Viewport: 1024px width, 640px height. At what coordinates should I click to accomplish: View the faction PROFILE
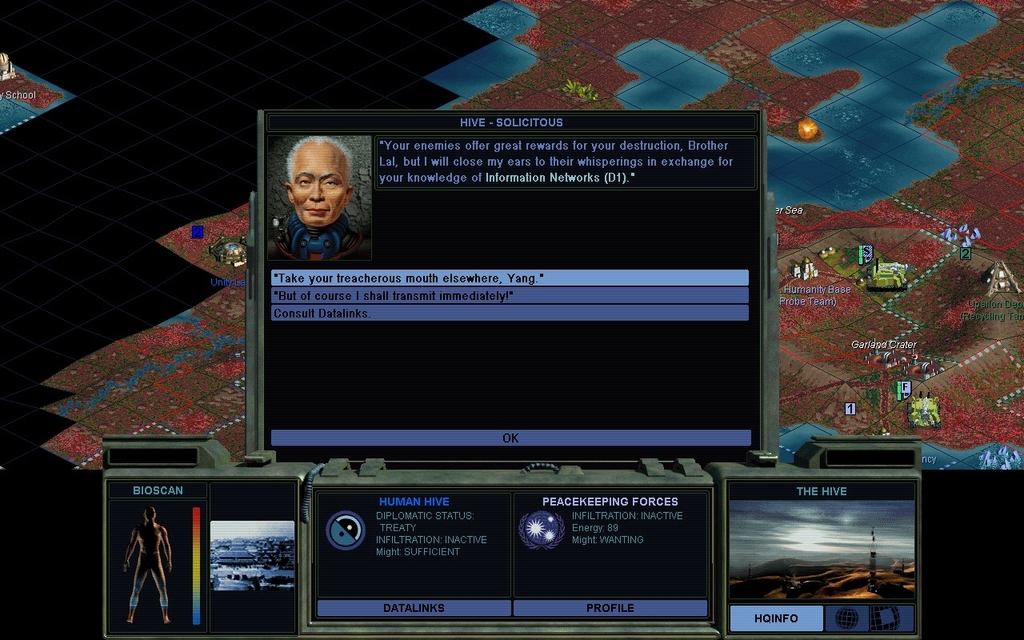coord(610,608)
